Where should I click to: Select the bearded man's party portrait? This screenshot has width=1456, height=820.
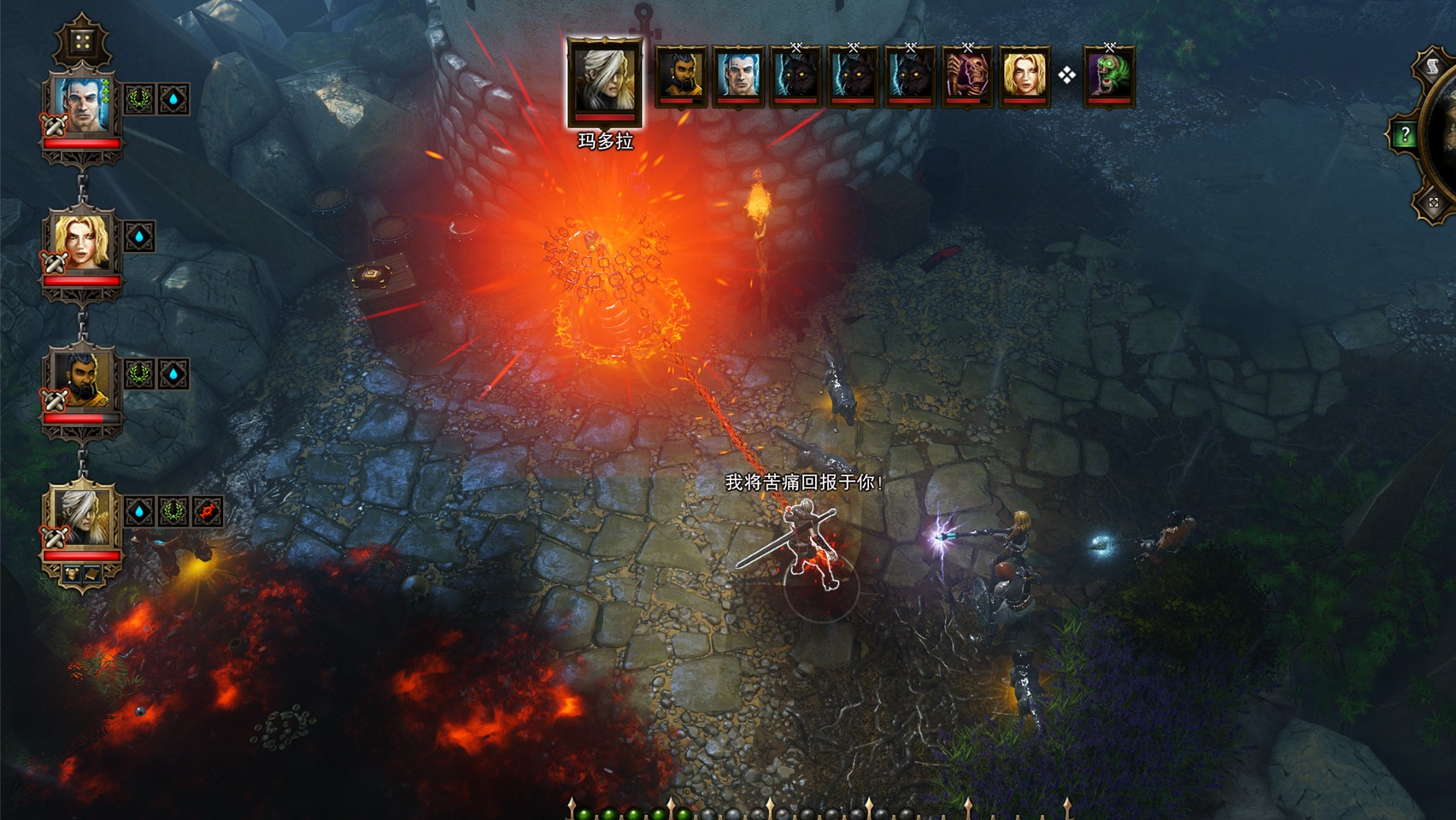tap(83, 380)
